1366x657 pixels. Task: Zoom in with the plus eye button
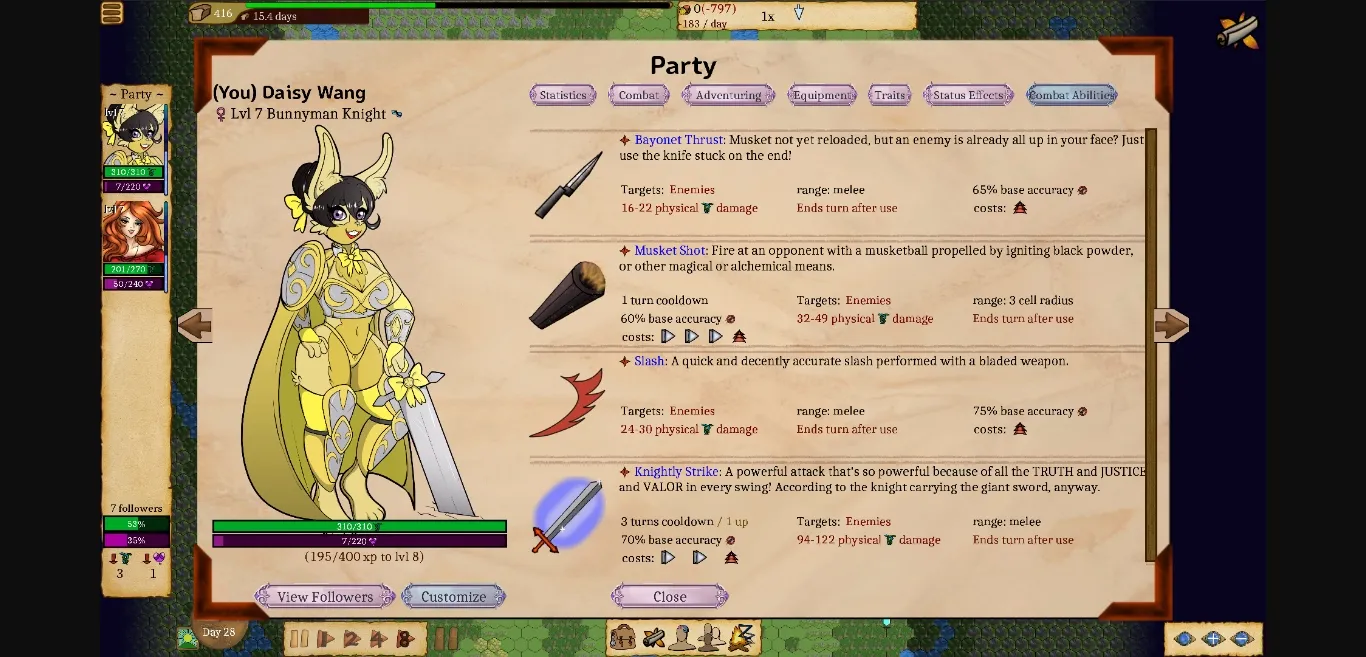point(1213,639)
